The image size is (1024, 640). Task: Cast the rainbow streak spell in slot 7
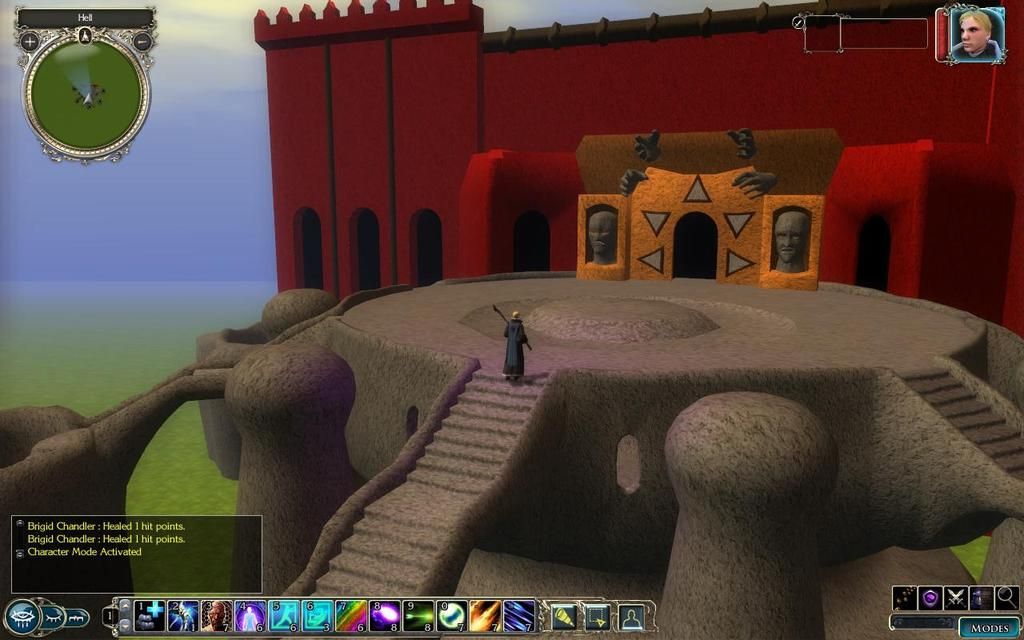(x=351, y=615)
